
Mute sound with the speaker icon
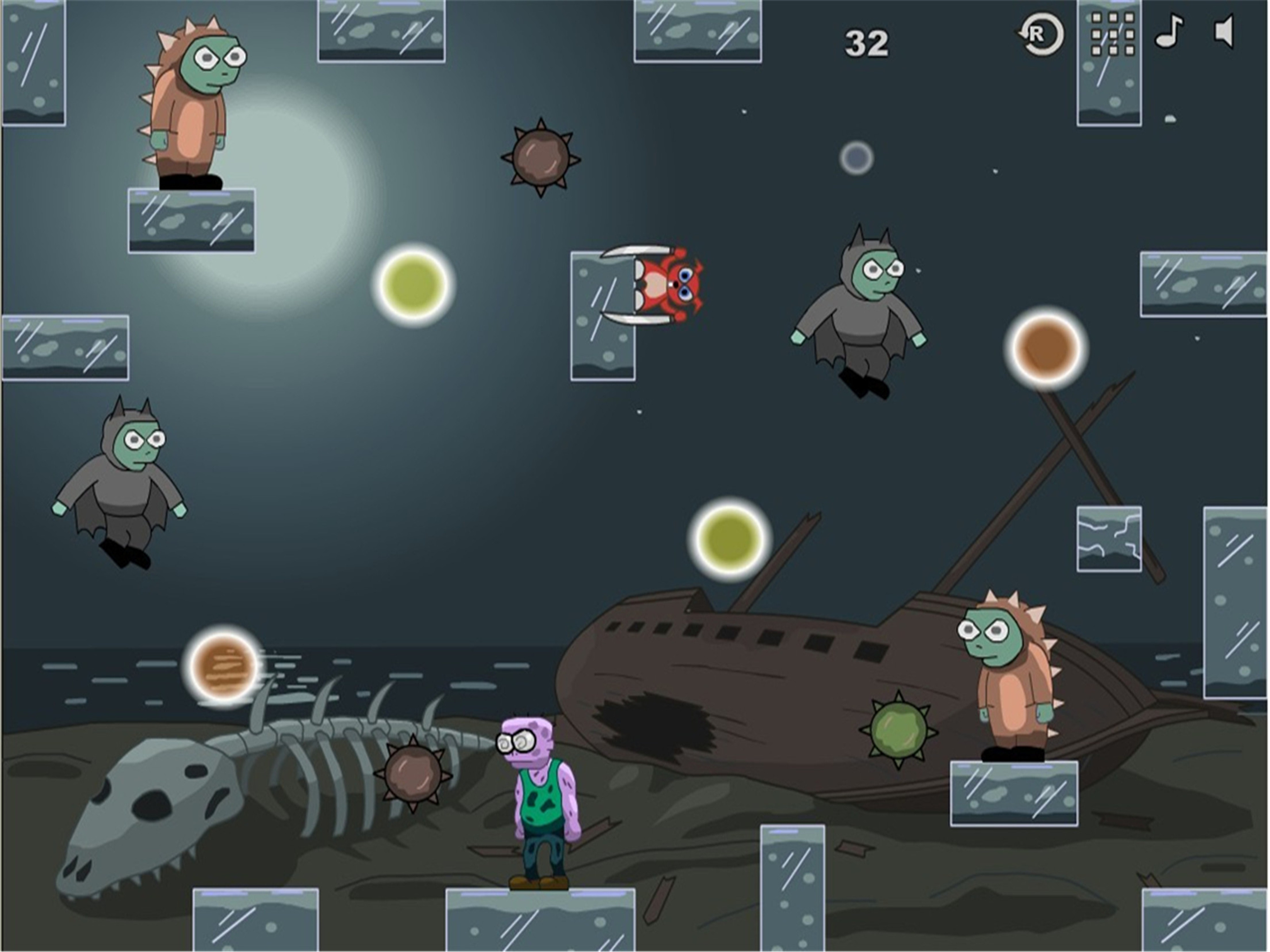(x=1224, y=32)
